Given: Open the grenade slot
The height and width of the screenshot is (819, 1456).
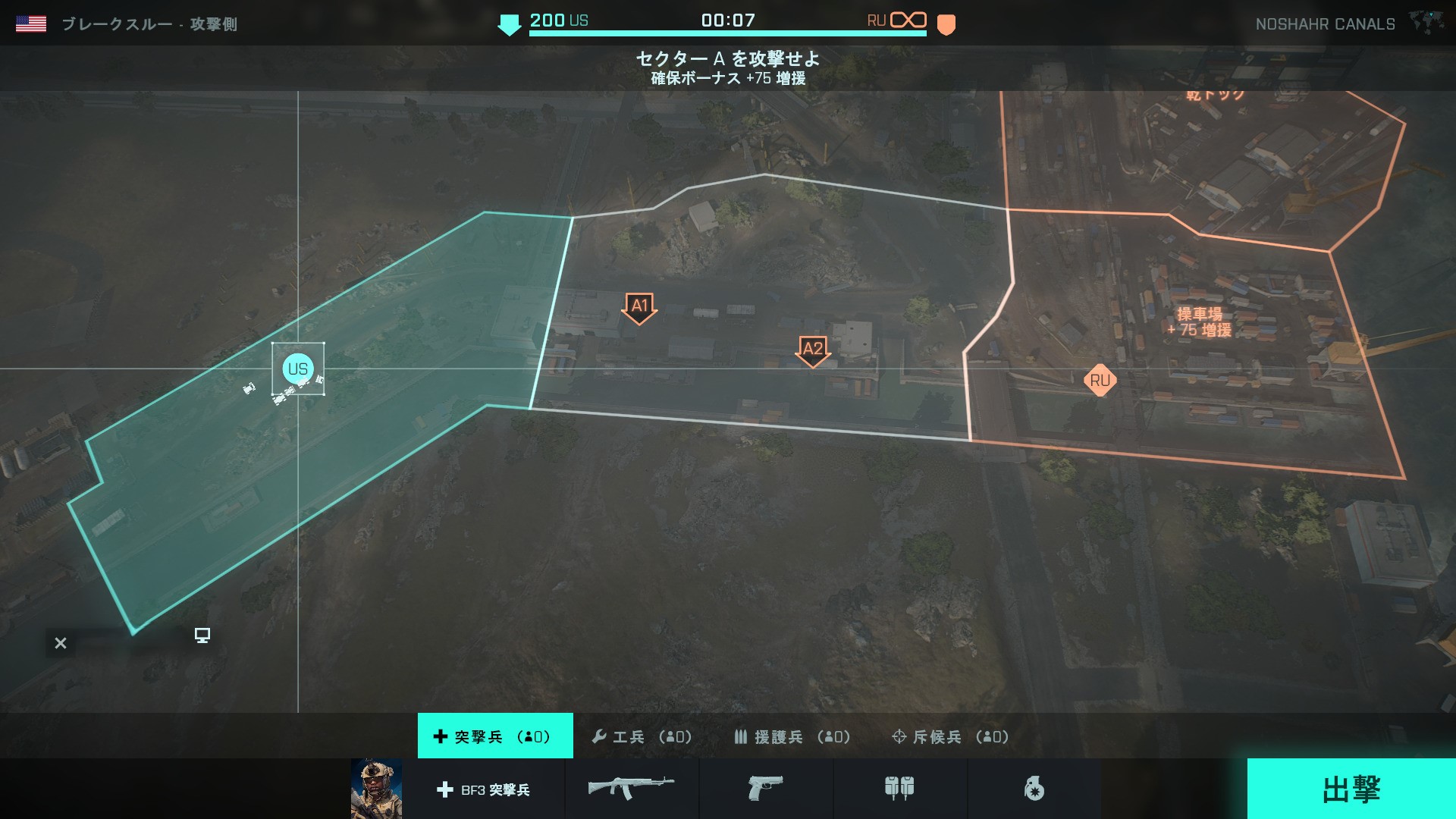Looking at the screenshot, I should 1034,789.
